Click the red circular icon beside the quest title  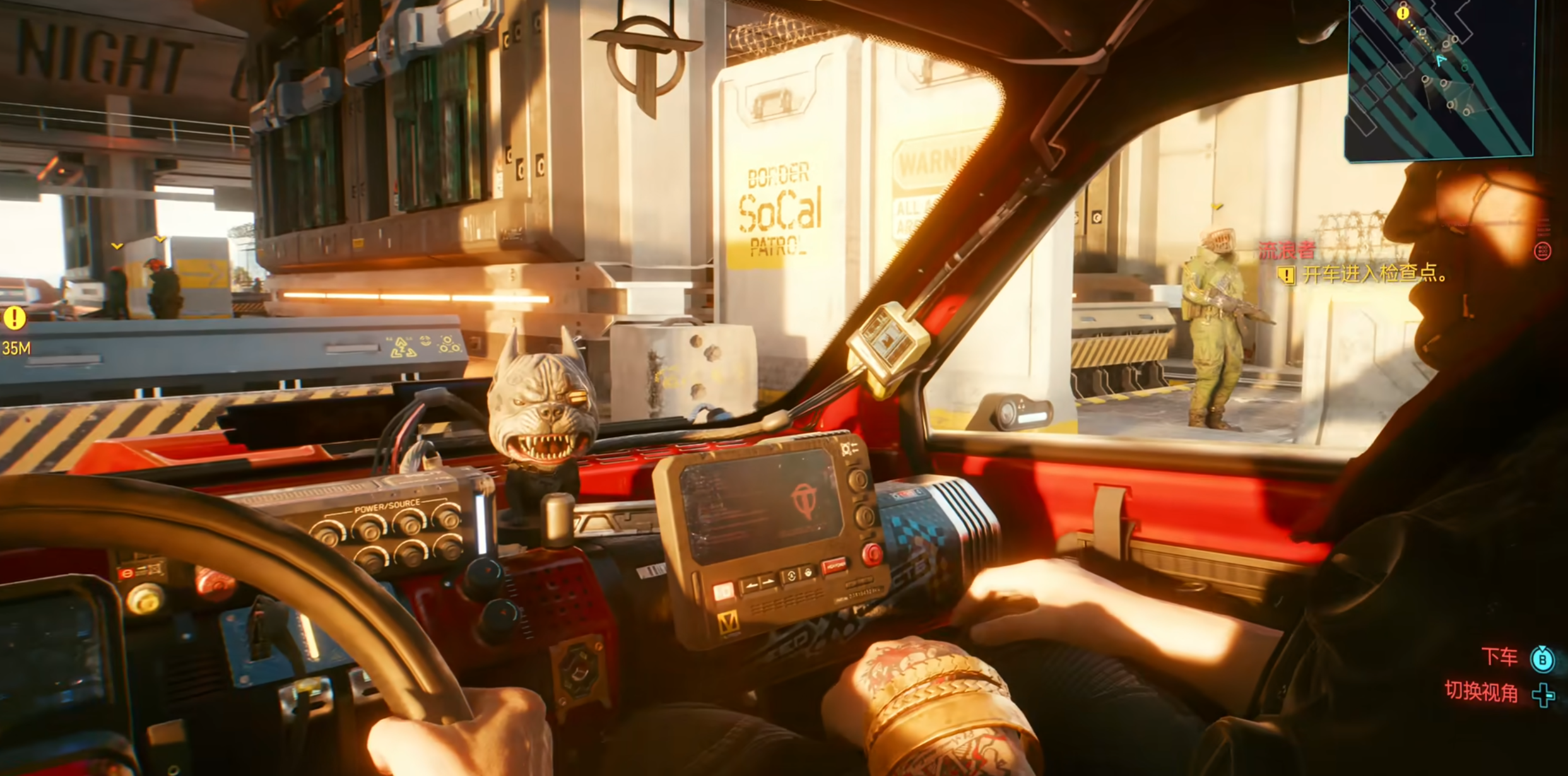pos(1542,251)
